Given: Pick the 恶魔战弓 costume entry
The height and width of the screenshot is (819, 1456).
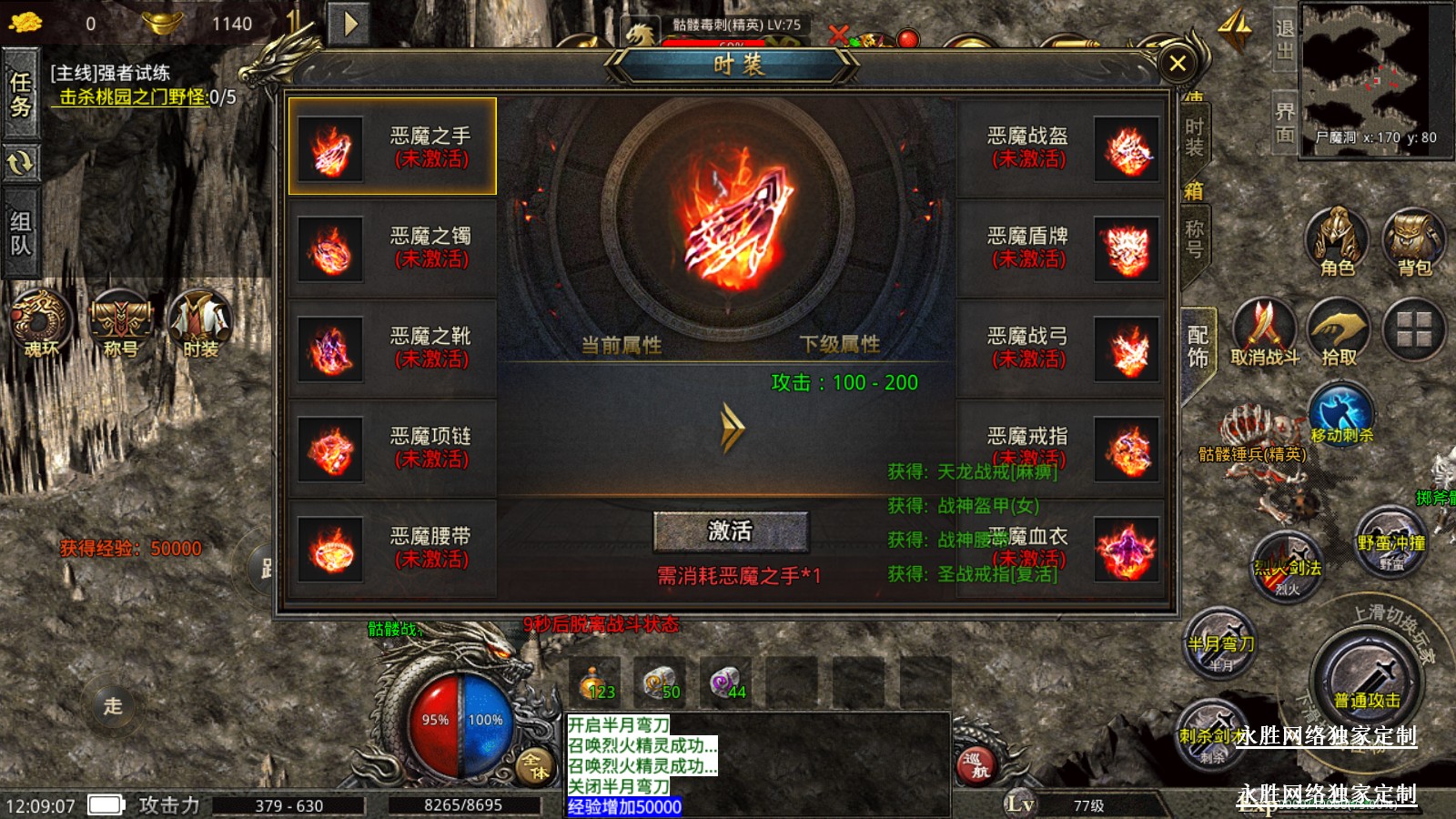Looking at the screenshot, I should pyautogui.click(x=1062, y=348).
